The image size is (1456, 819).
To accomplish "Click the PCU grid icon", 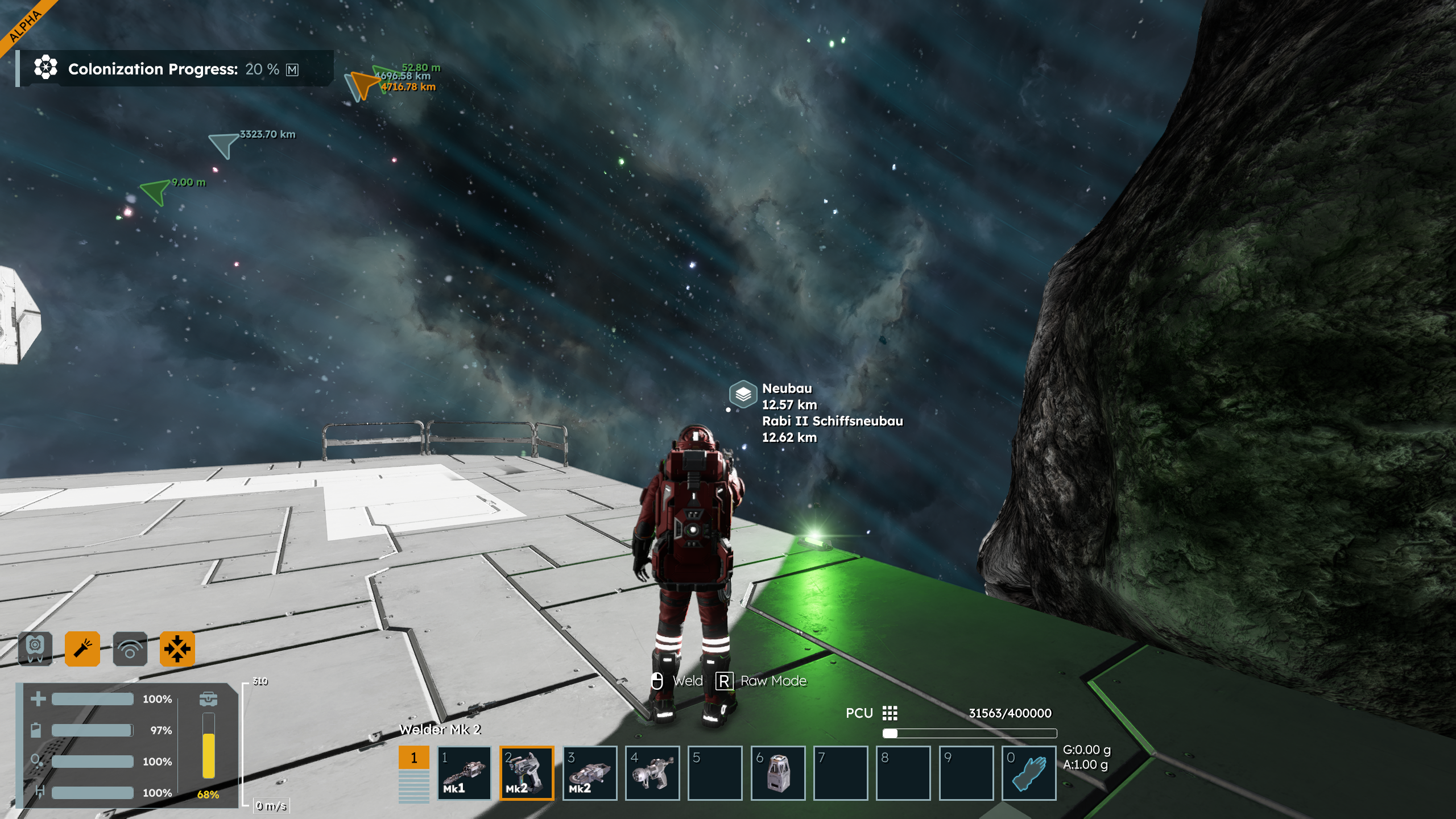I will pyautogui.click(x=890, y=713).
